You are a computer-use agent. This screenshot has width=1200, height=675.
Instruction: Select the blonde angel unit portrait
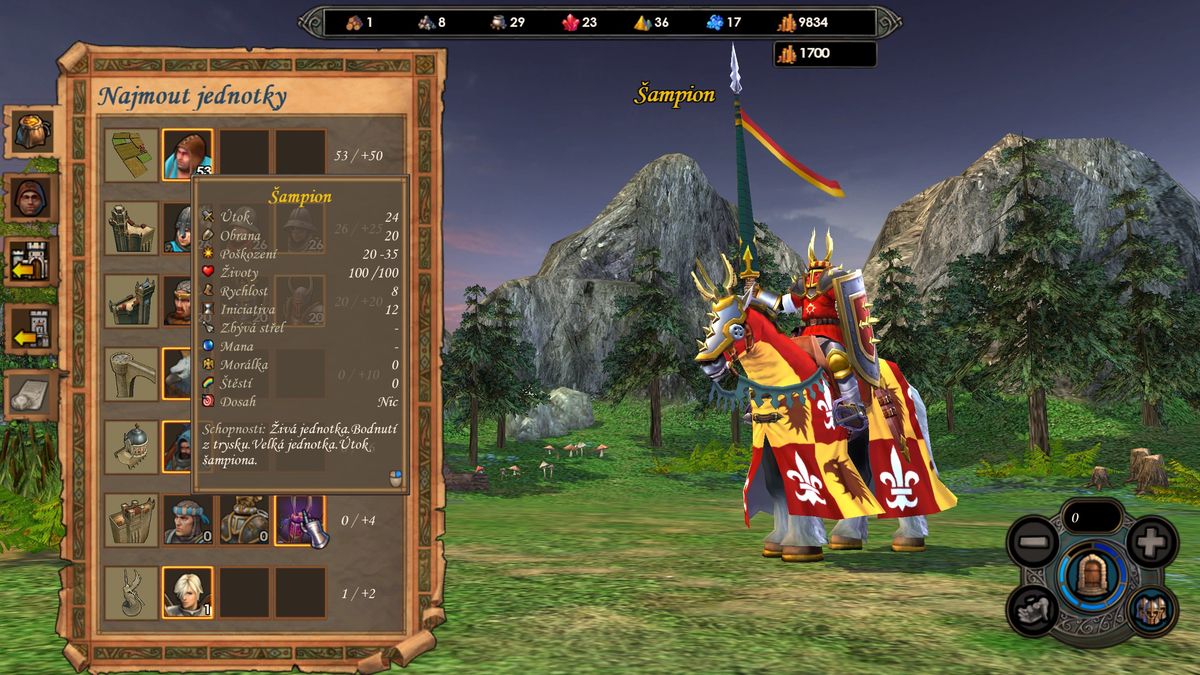coord(187,592)
